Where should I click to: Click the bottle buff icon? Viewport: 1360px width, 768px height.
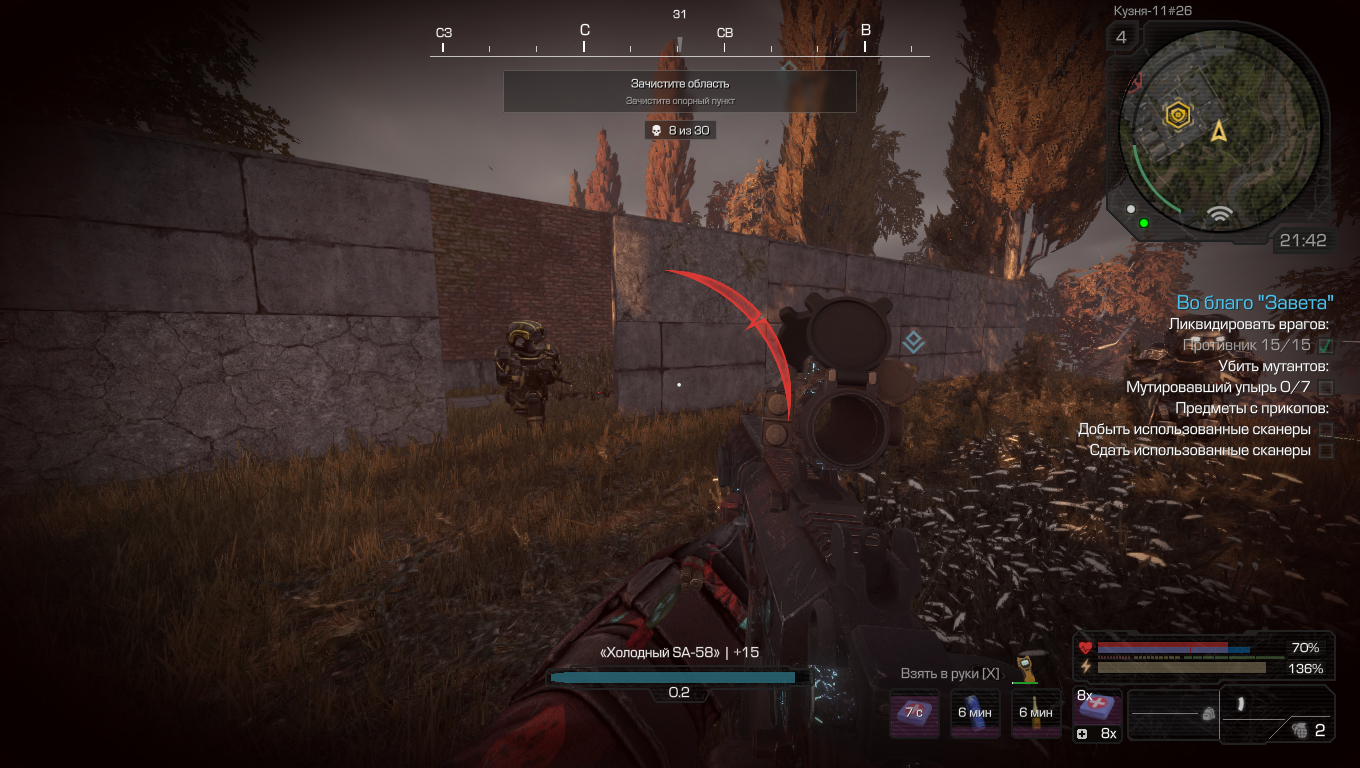[x=1035, y=713]
